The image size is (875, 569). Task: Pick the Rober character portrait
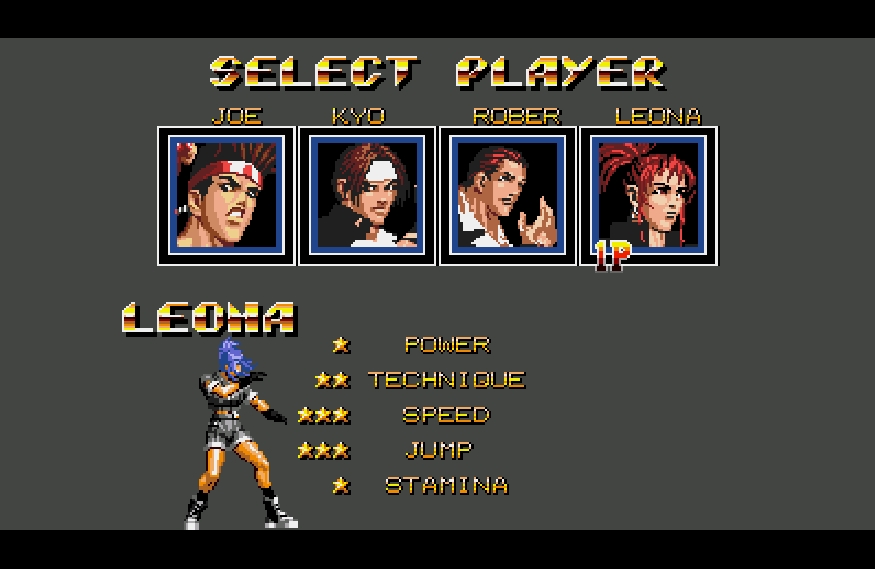point(508,195)
